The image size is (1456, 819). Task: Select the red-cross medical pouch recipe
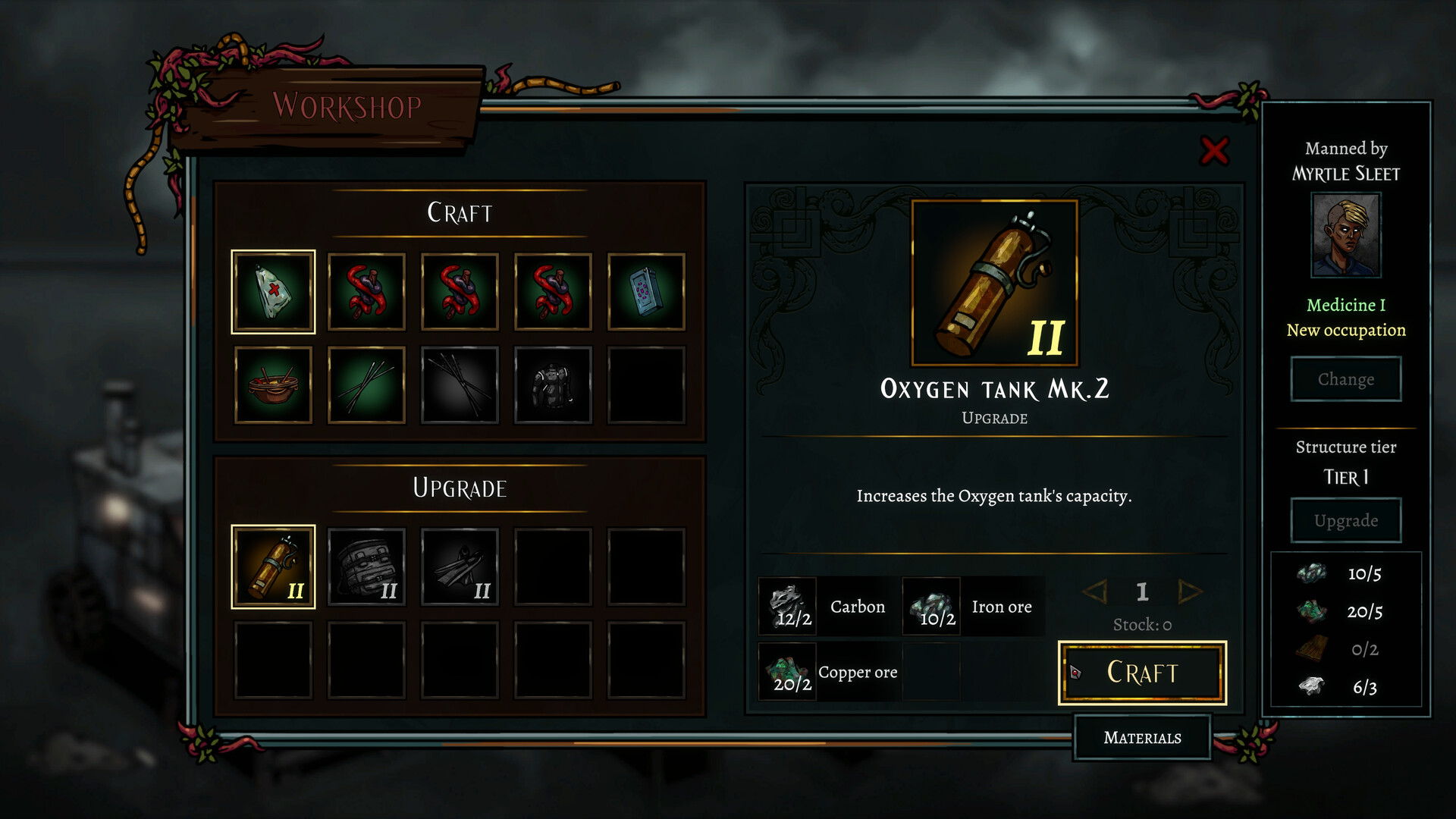click(273, 292)
